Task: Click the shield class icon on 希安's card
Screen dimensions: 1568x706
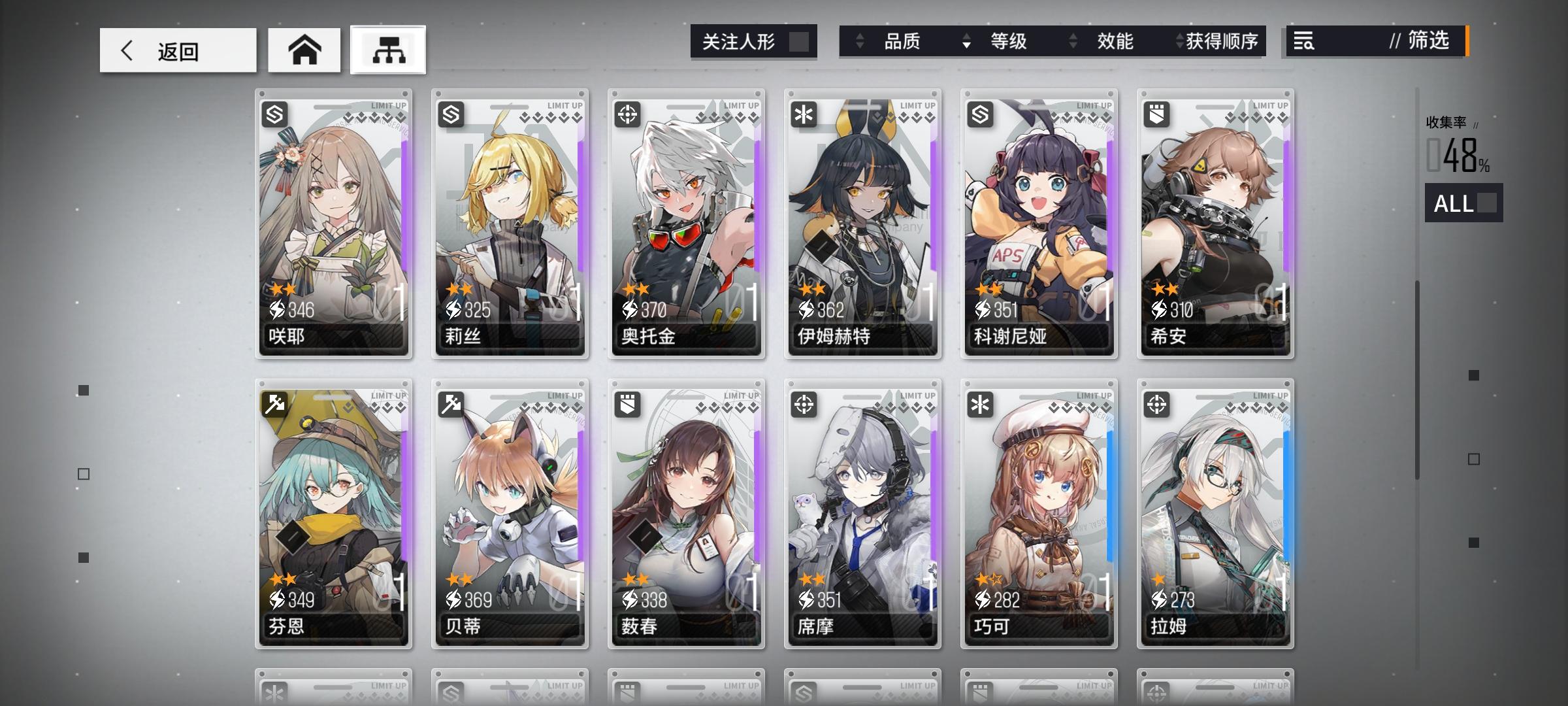Action: pyautogui.click(x=1155, y=114)
